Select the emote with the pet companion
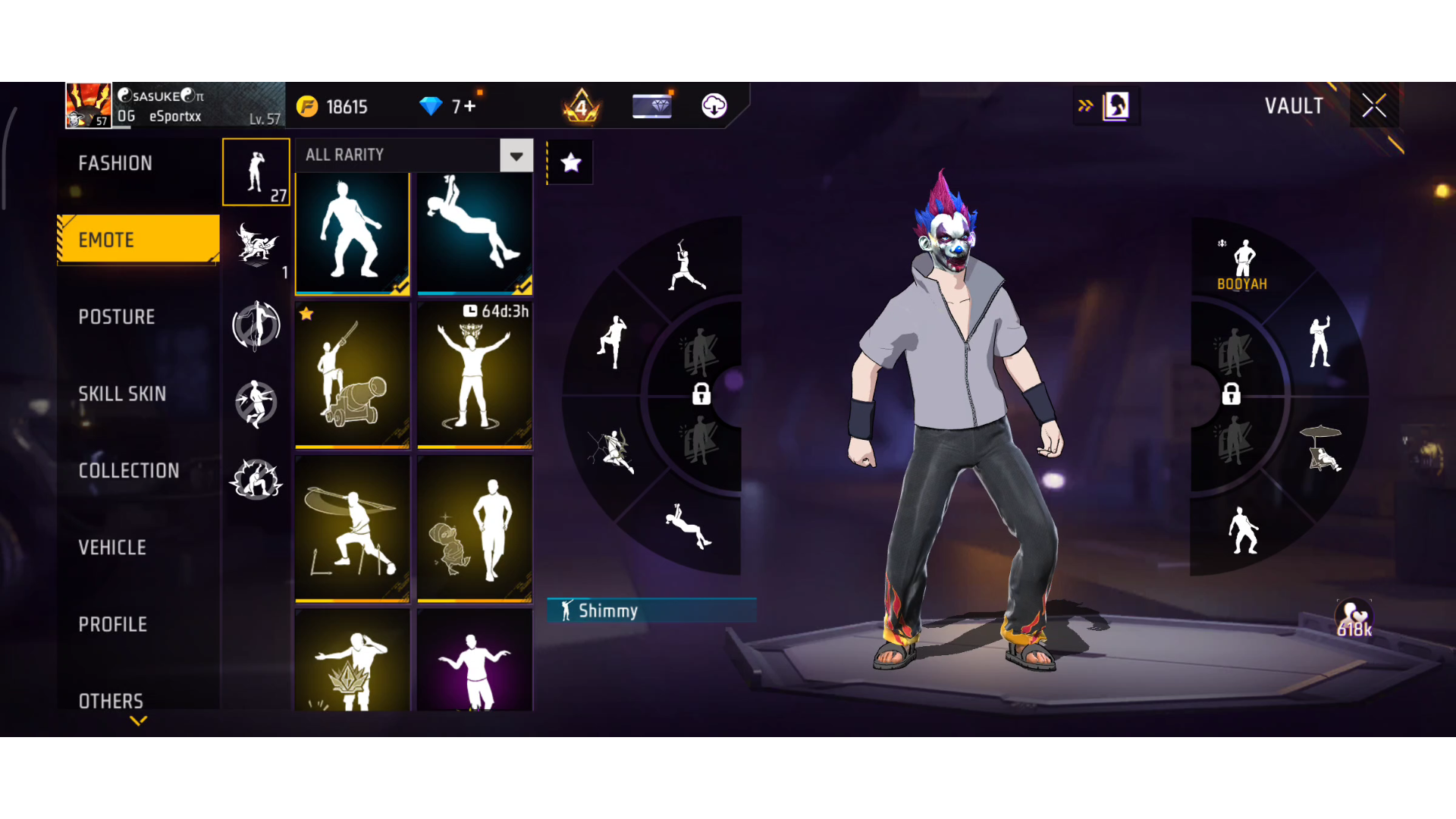This screenshot has height=819, width=1456. click(475, 529)
